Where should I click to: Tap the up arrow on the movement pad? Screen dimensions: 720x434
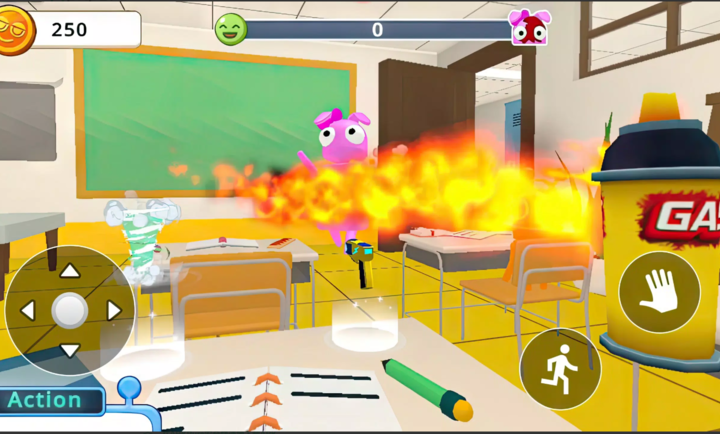69,271
